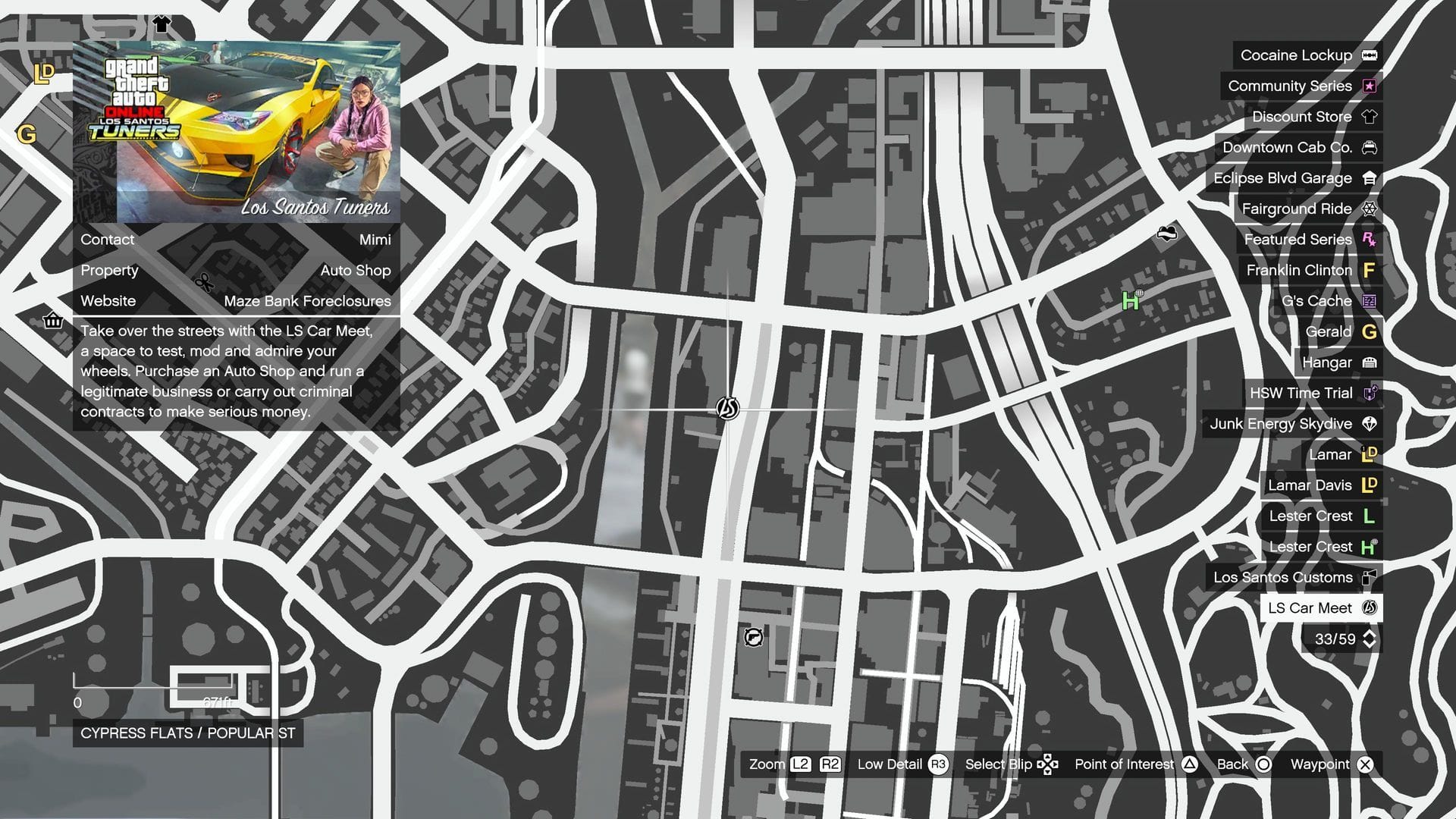Click the up arrow on the 33/59 counter
Screen dimensions: 1456x819
coord(1369,633)
